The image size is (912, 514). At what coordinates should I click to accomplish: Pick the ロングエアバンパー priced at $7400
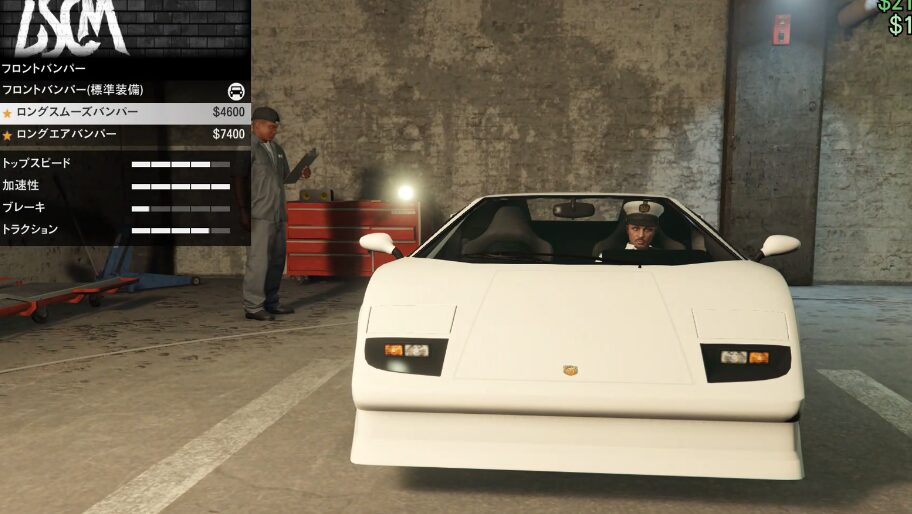pyautogui.click(x=124, y=134)
